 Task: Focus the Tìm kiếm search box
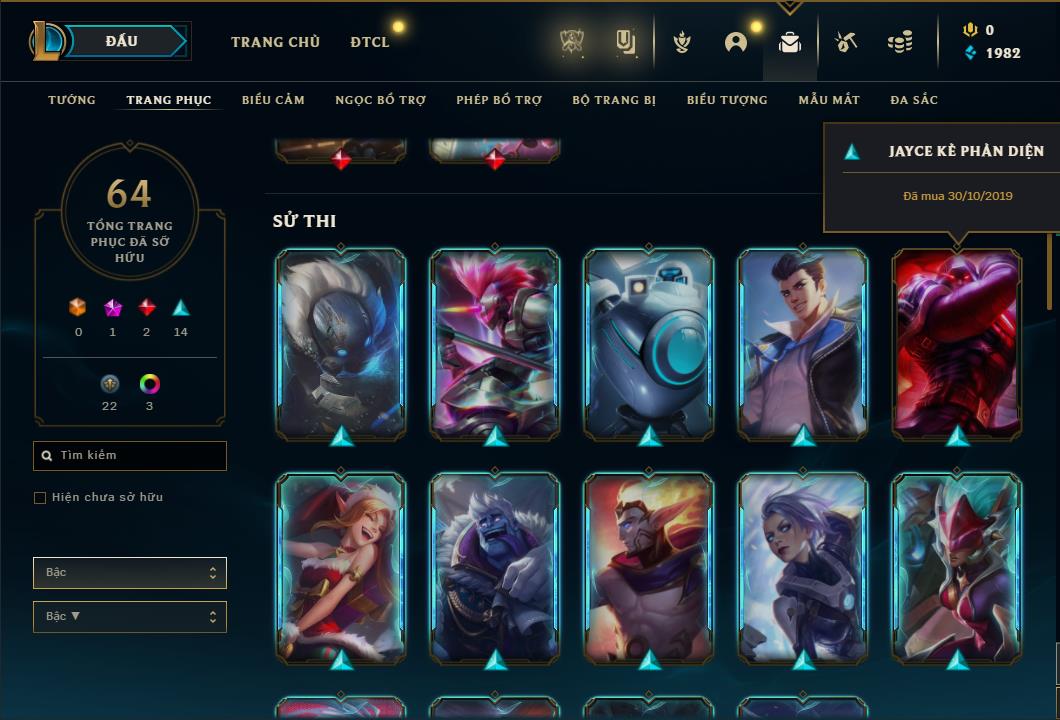(130, 456)
